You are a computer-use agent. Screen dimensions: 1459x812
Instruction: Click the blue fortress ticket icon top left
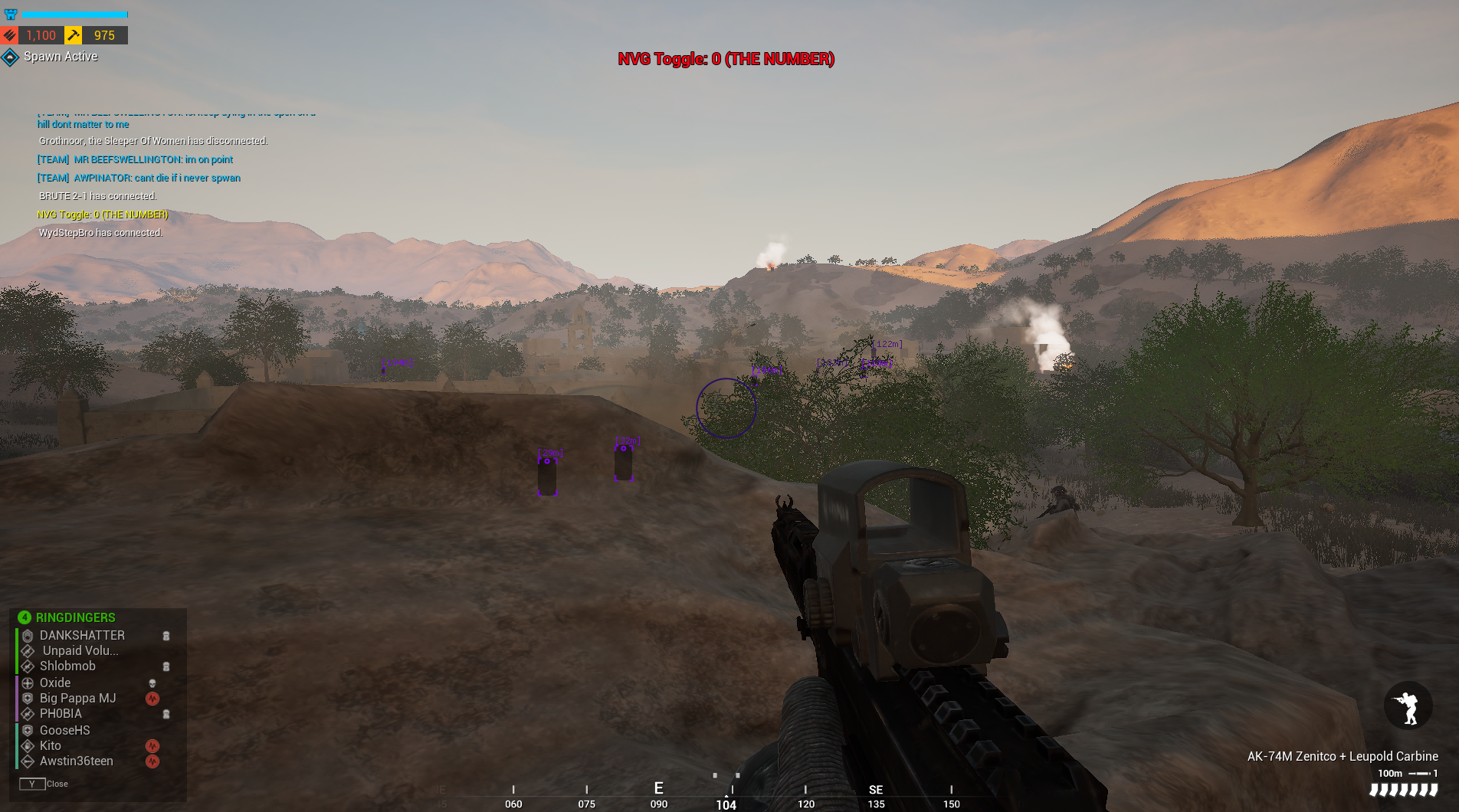(11, 14)
